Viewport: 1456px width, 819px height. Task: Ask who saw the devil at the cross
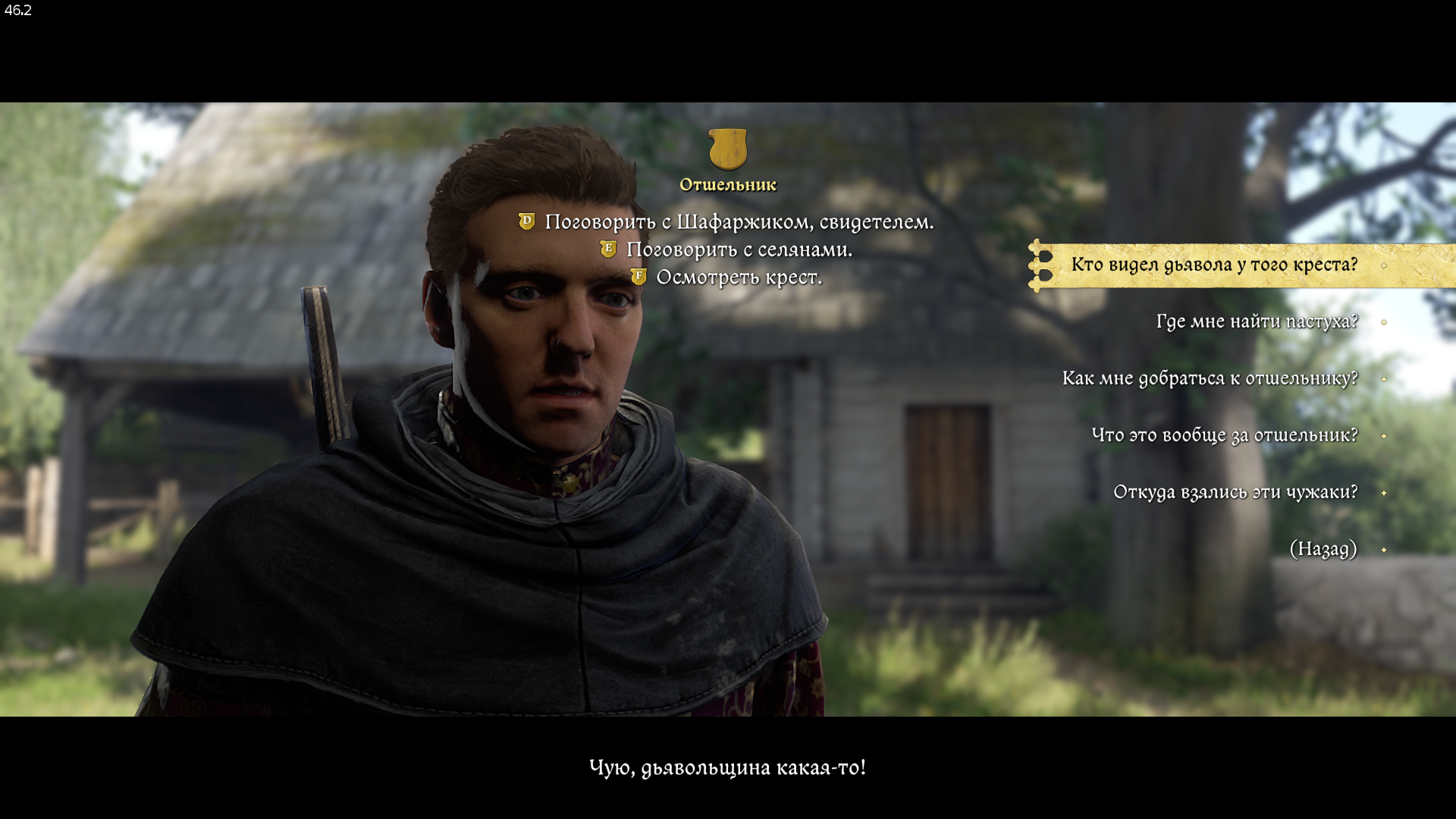(x=1213, y=265)
